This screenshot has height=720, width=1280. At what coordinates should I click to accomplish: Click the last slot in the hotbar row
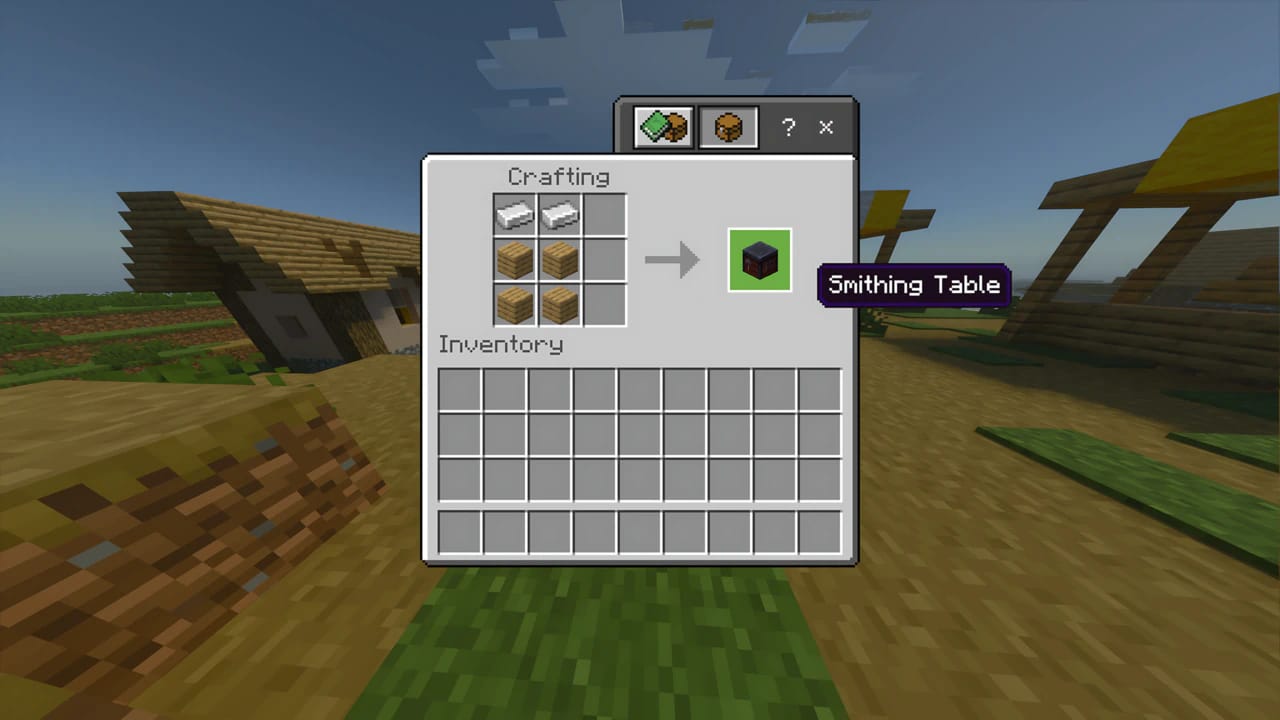821,531
